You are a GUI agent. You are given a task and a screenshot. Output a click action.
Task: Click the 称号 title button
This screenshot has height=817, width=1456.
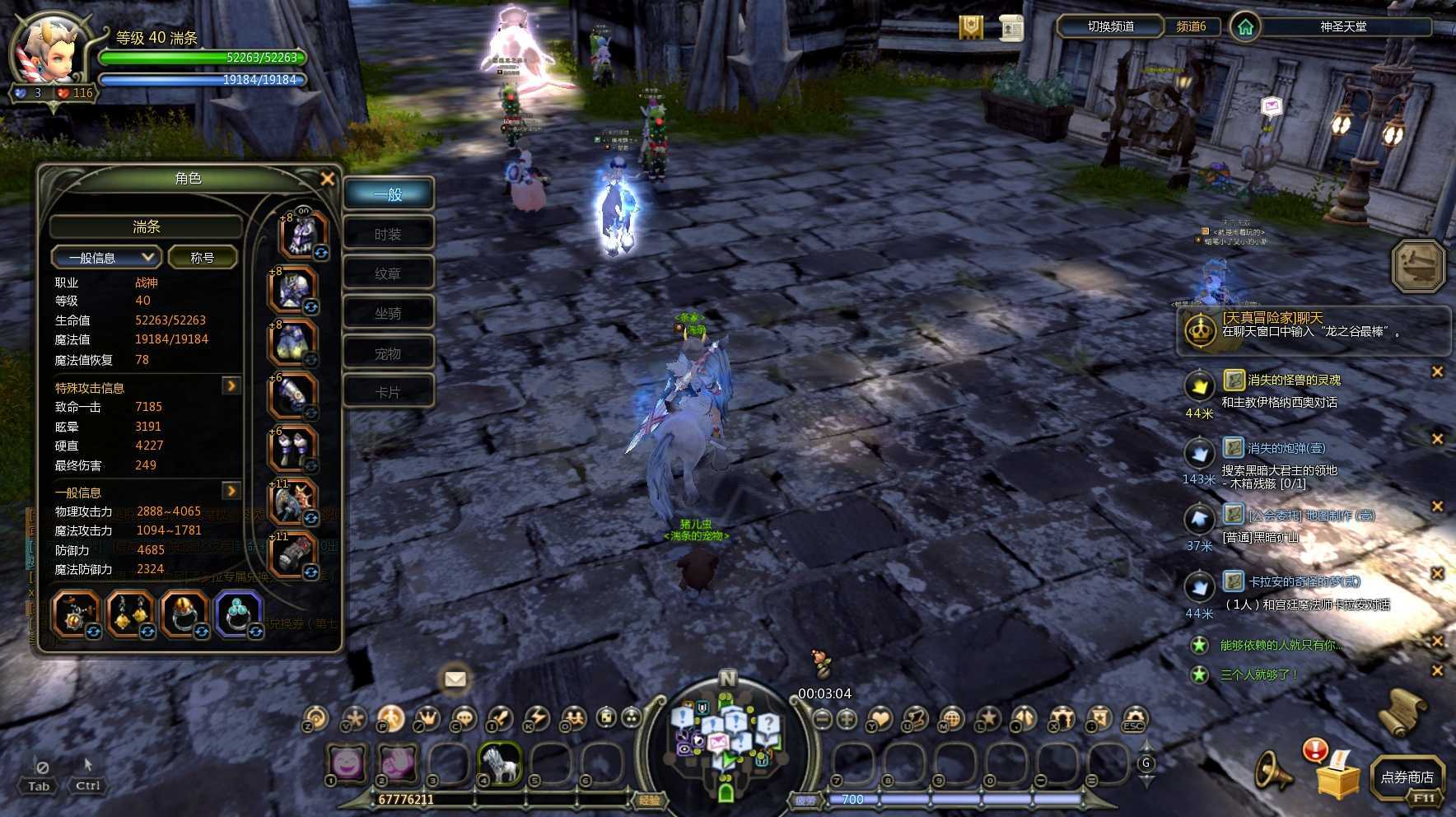coord(203,258)
